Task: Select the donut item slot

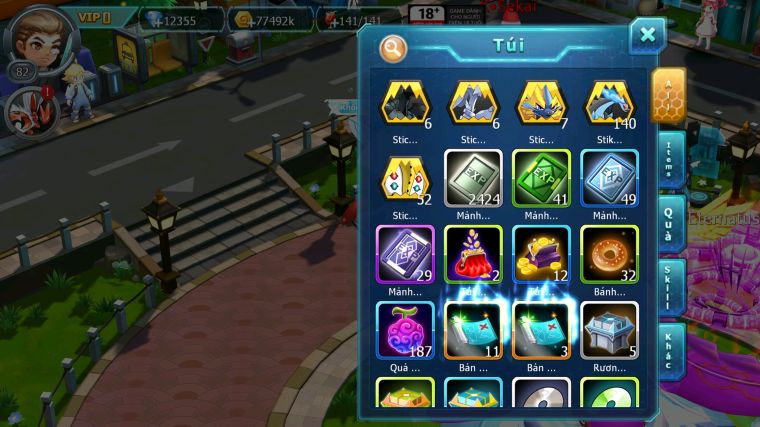Action: [x=609, y=255]
